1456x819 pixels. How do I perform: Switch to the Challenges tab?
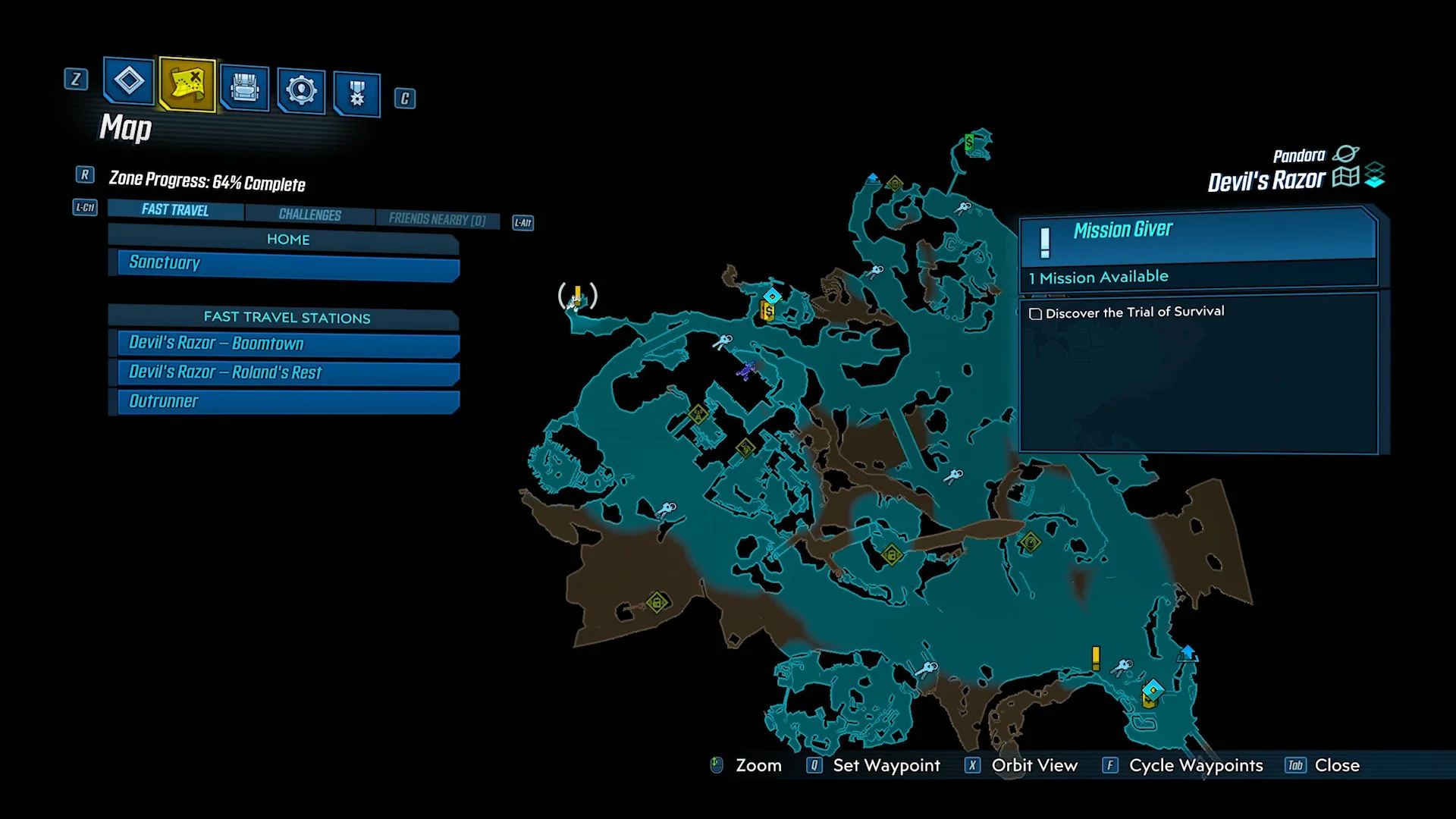coord(309,213)
